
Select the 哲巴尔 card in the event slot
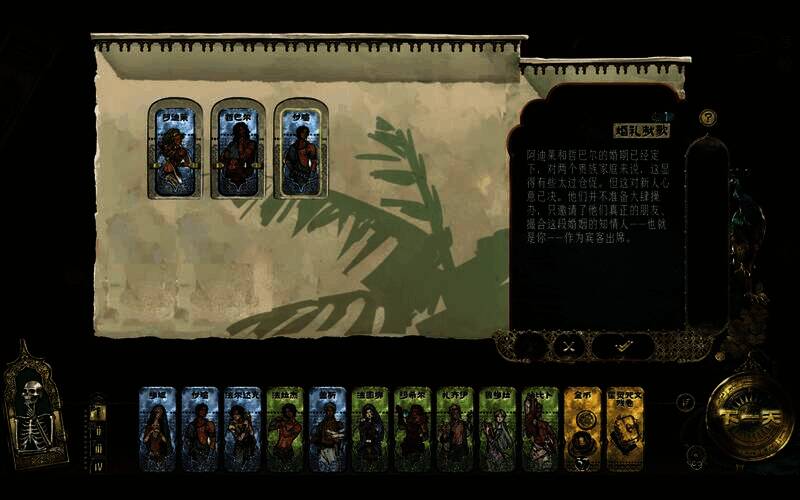238,149
